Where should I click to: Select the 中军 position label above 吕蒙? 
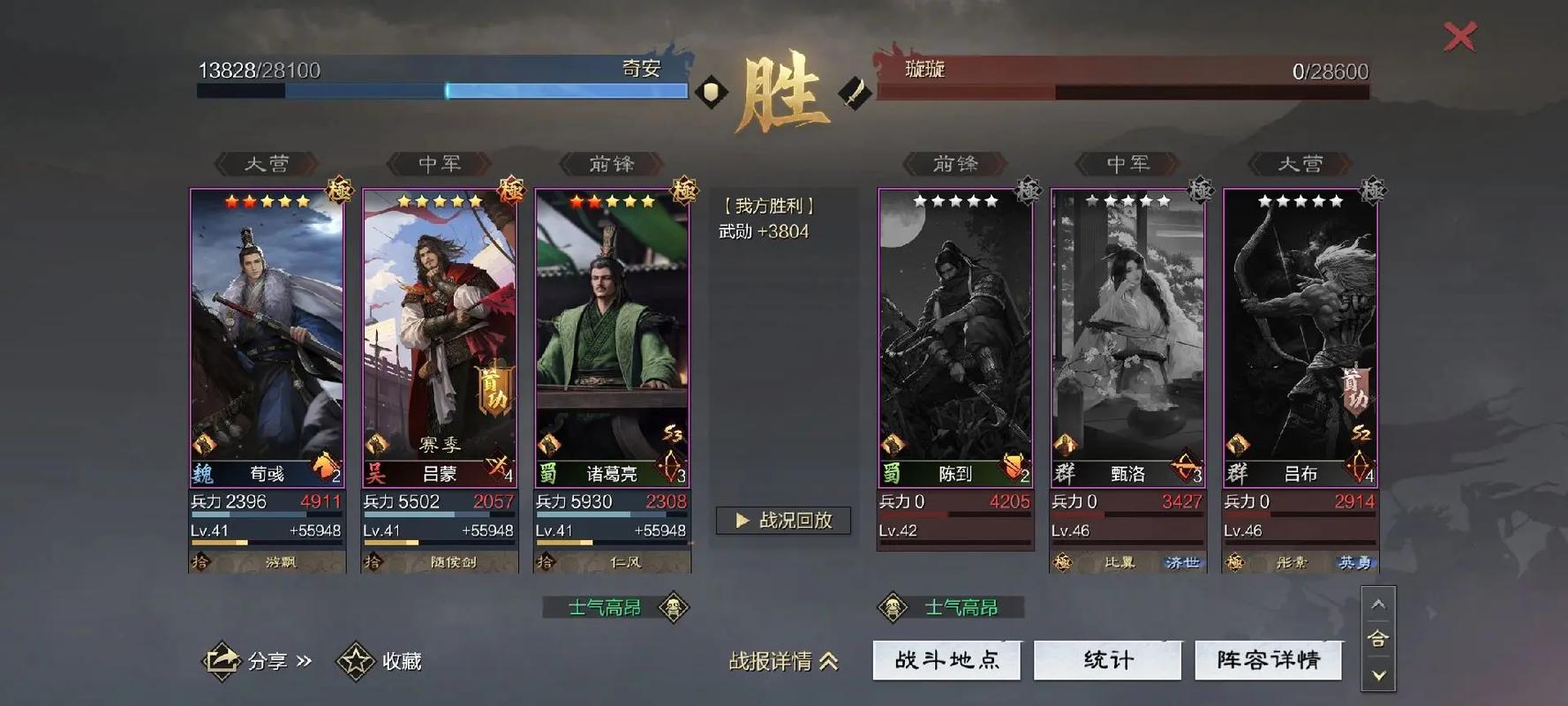click(439, 162)
